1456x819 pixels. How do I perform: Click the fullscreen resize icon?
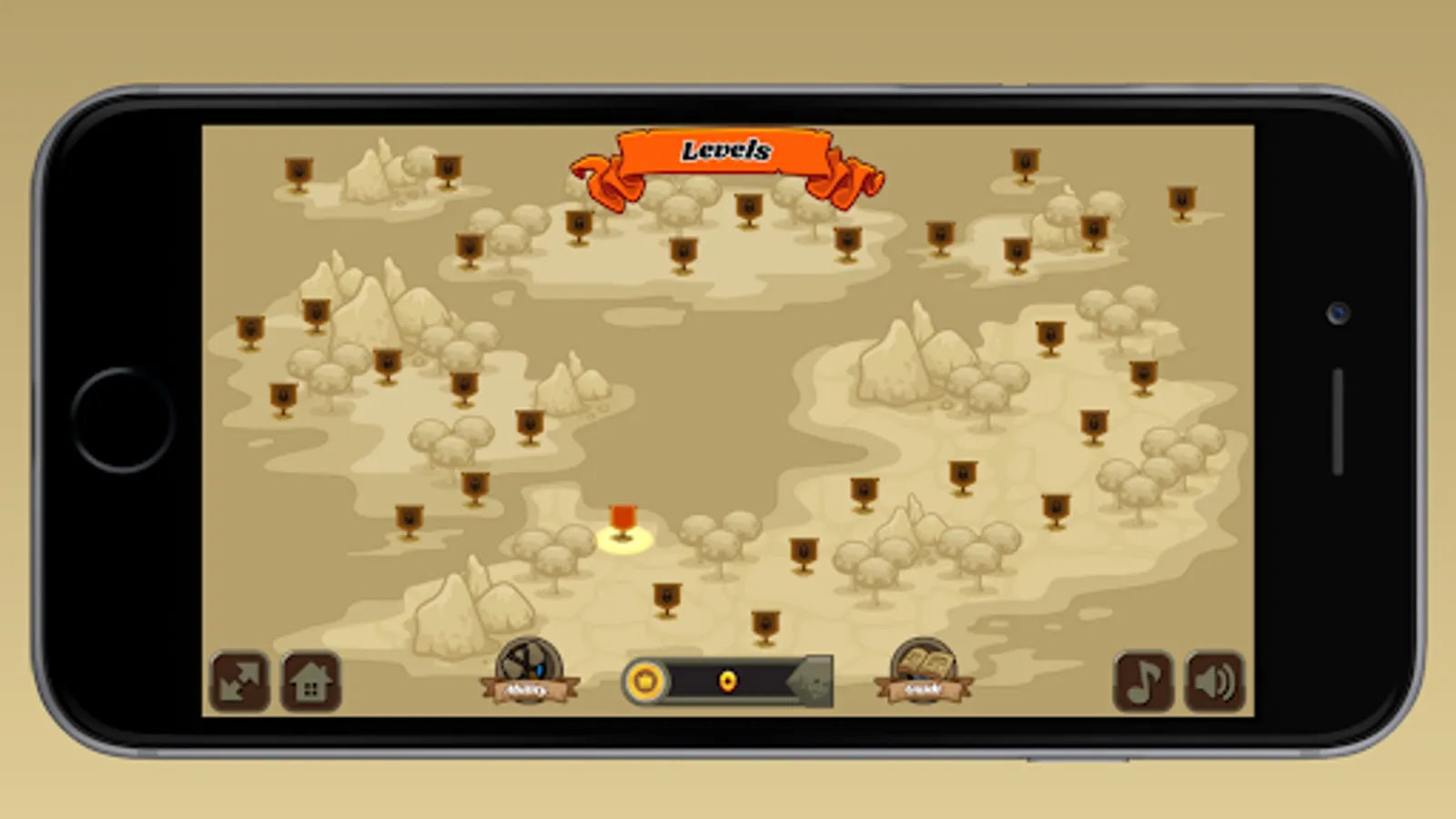tap(238, 681)
